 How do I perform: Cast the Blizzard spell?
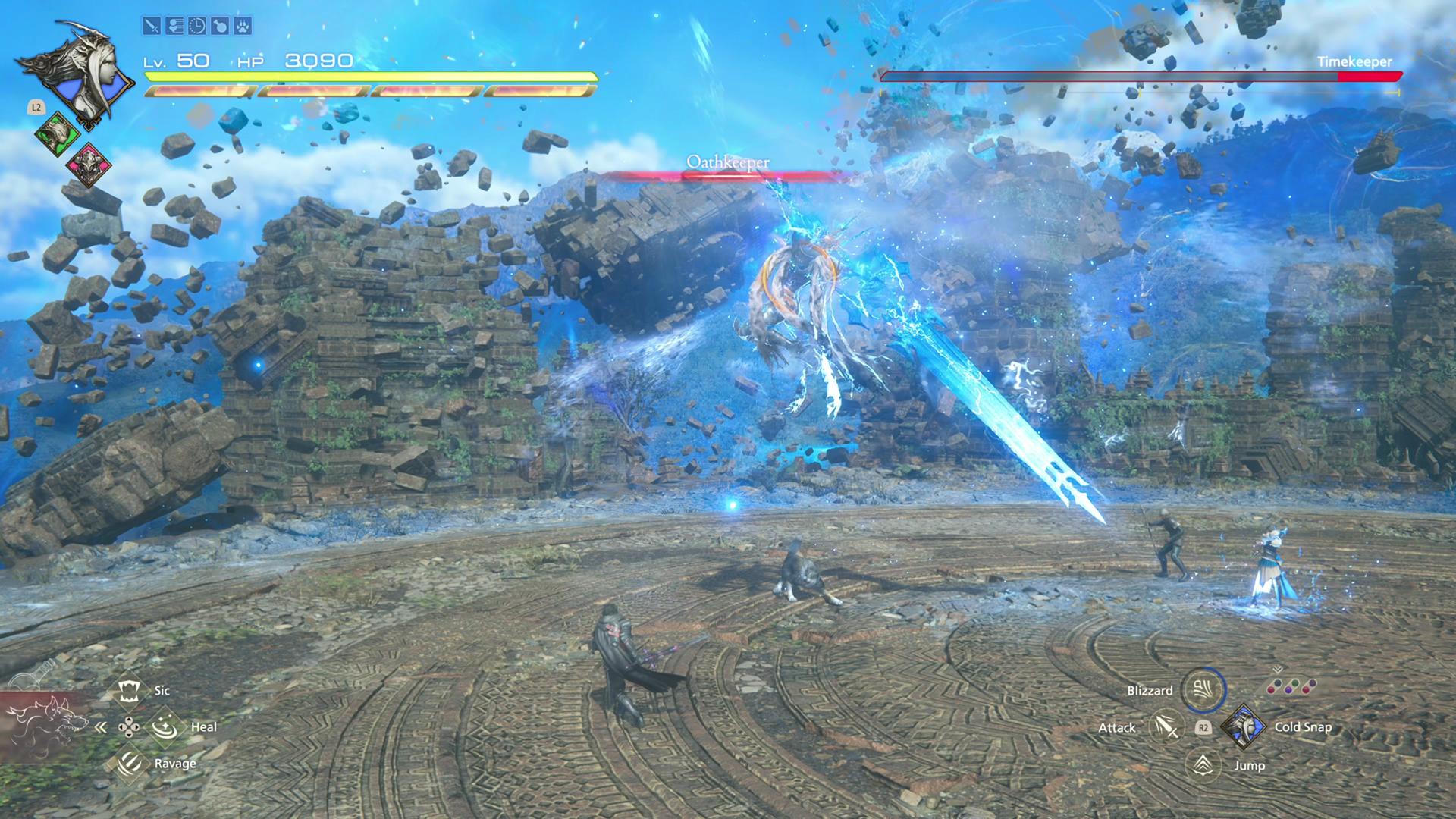pos(1203,690)
